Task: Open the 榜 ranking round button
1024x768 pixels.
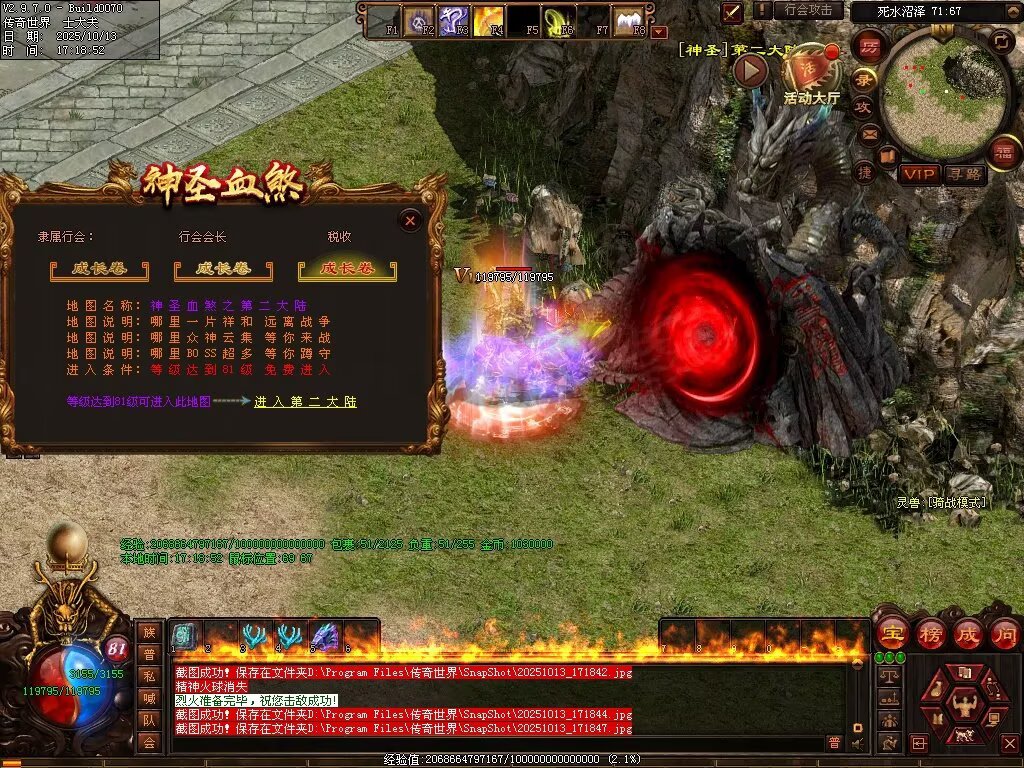Action: point(931,634)
